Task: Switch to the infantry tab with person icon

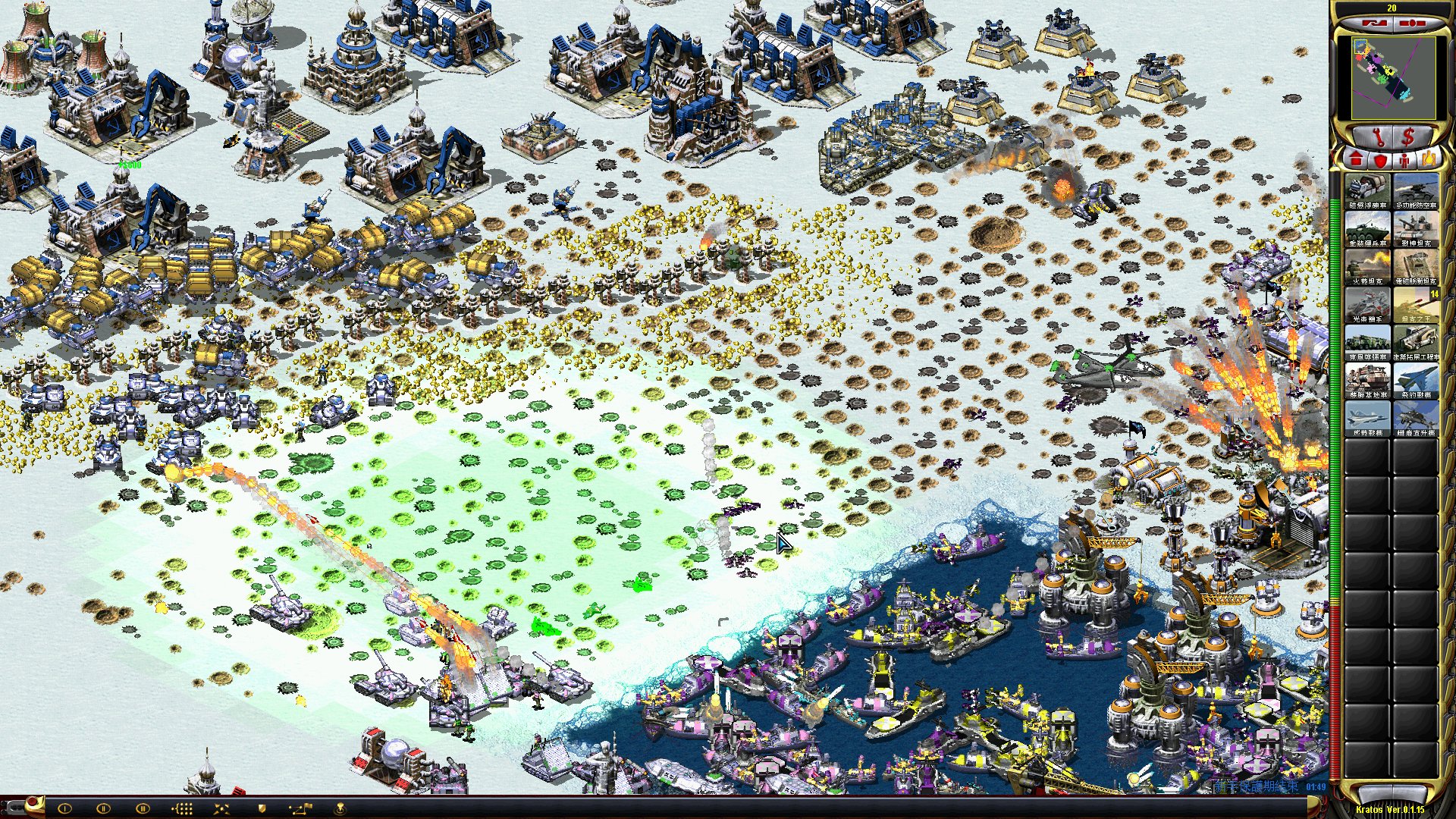Action: click(1404, 160)
